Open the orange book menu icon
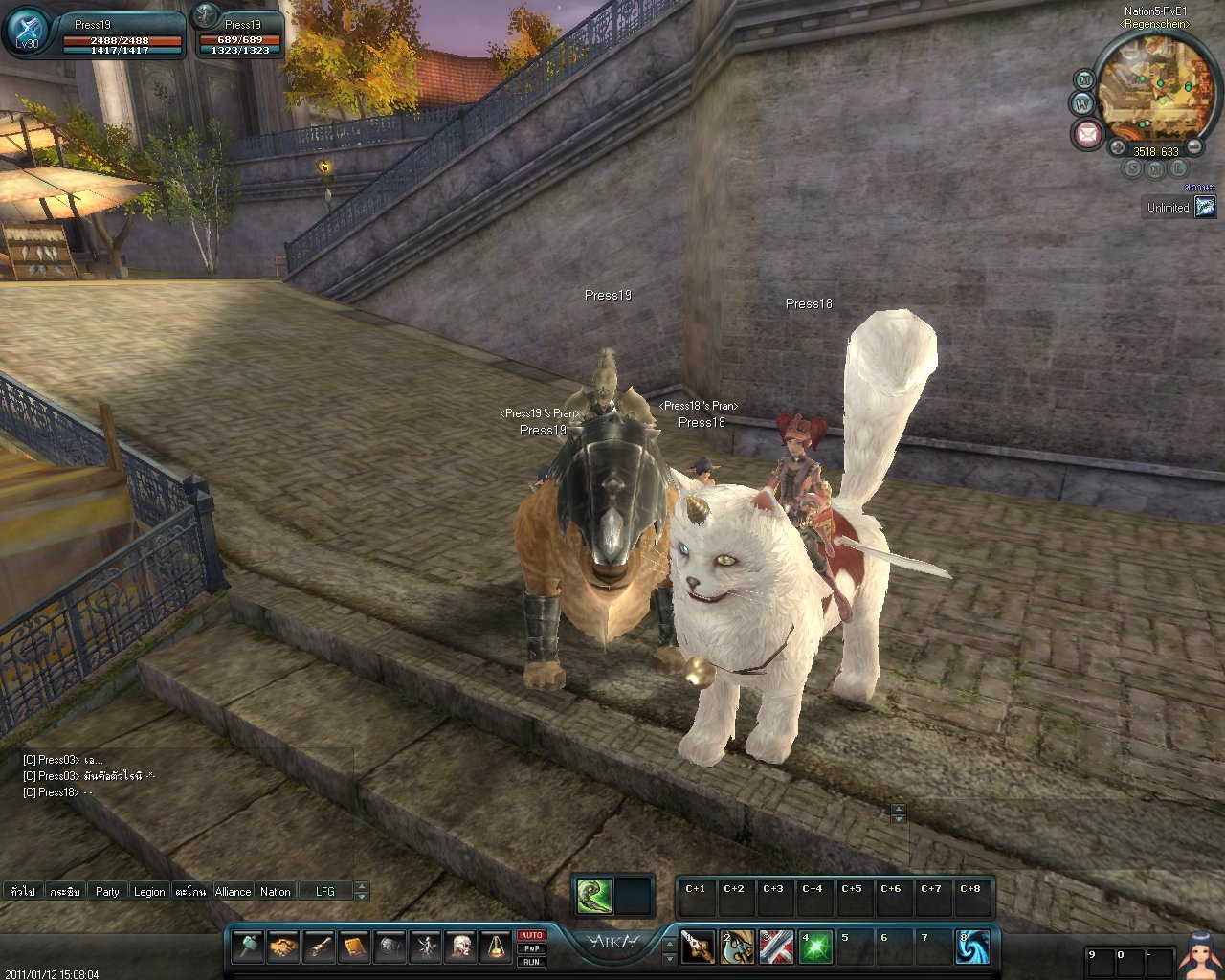 [354, 947]
